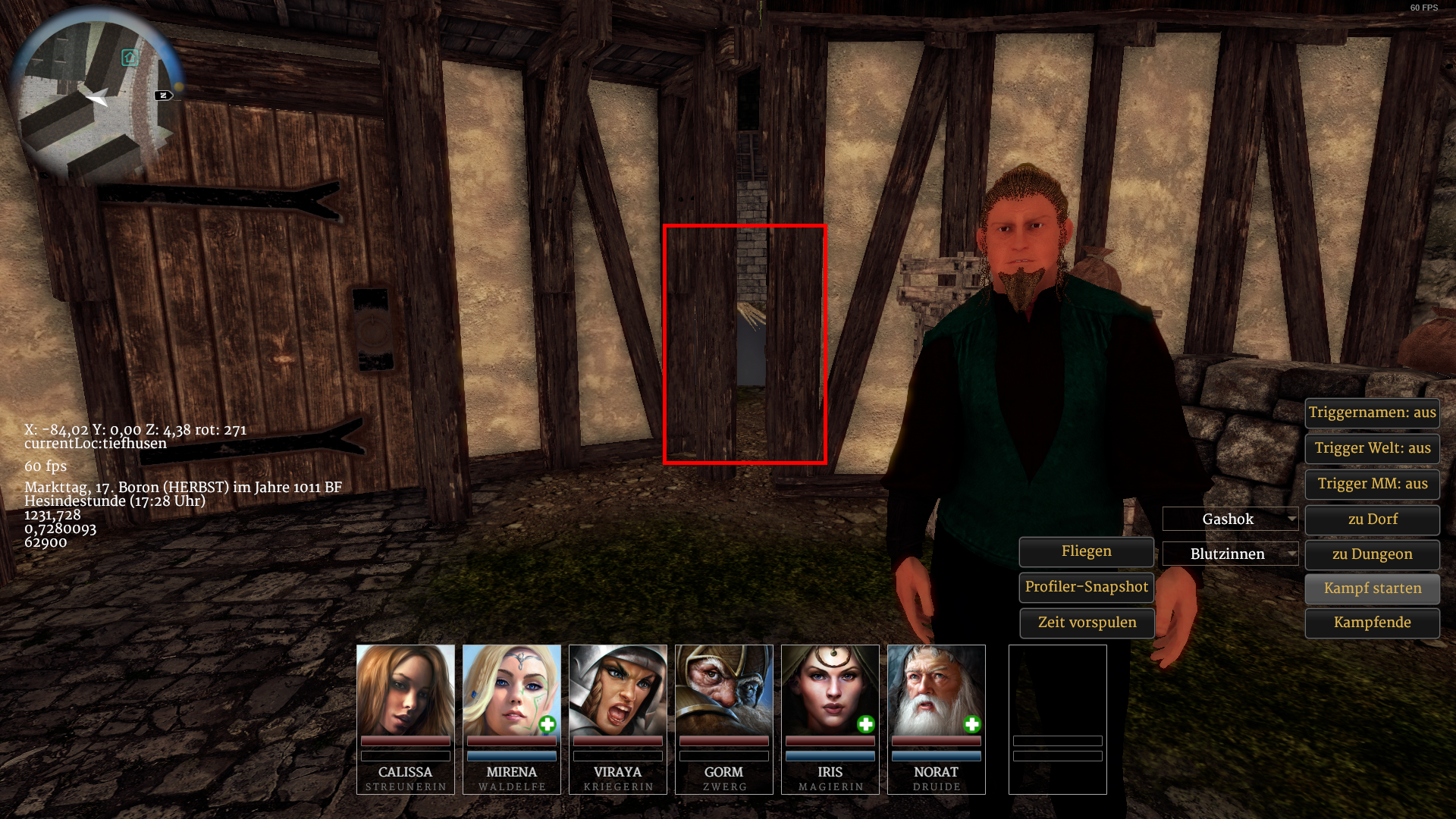Open the Blutzinnen dungeon dropdown
The image size is (1456, 819).
(x=1230, y=554)
